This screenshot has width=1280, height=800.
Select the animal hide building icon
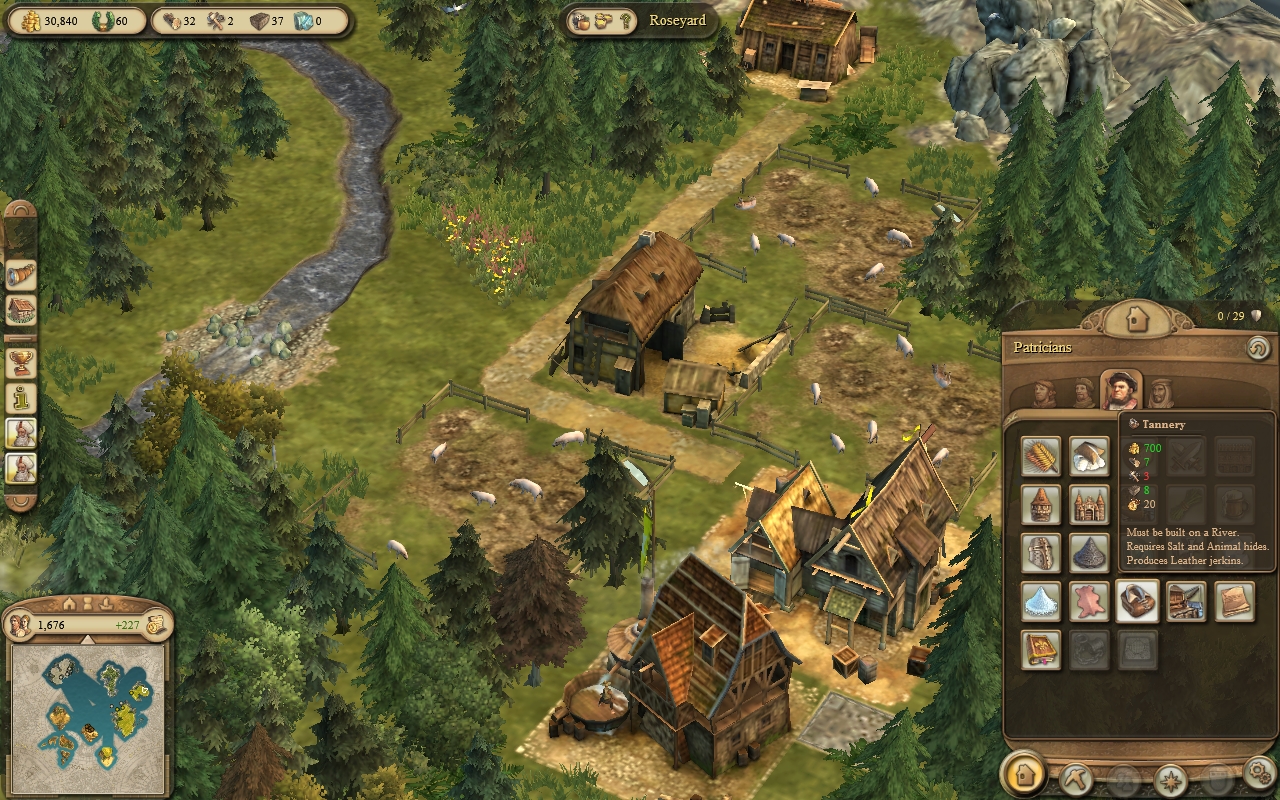[1089, 601]
